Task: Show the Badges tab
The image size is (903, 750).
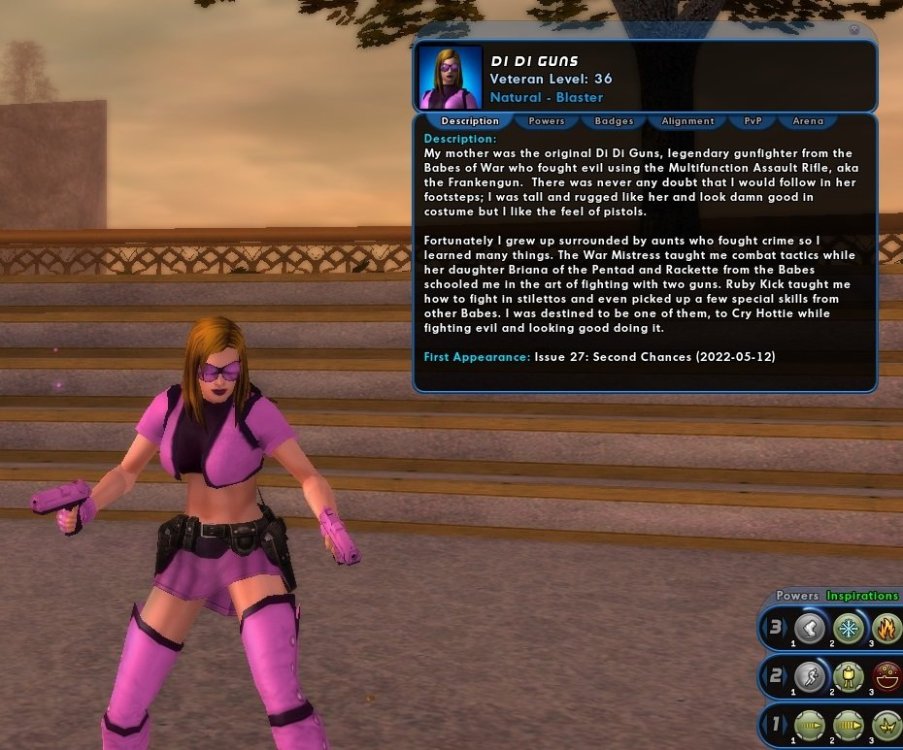Action: click(614, 121)
